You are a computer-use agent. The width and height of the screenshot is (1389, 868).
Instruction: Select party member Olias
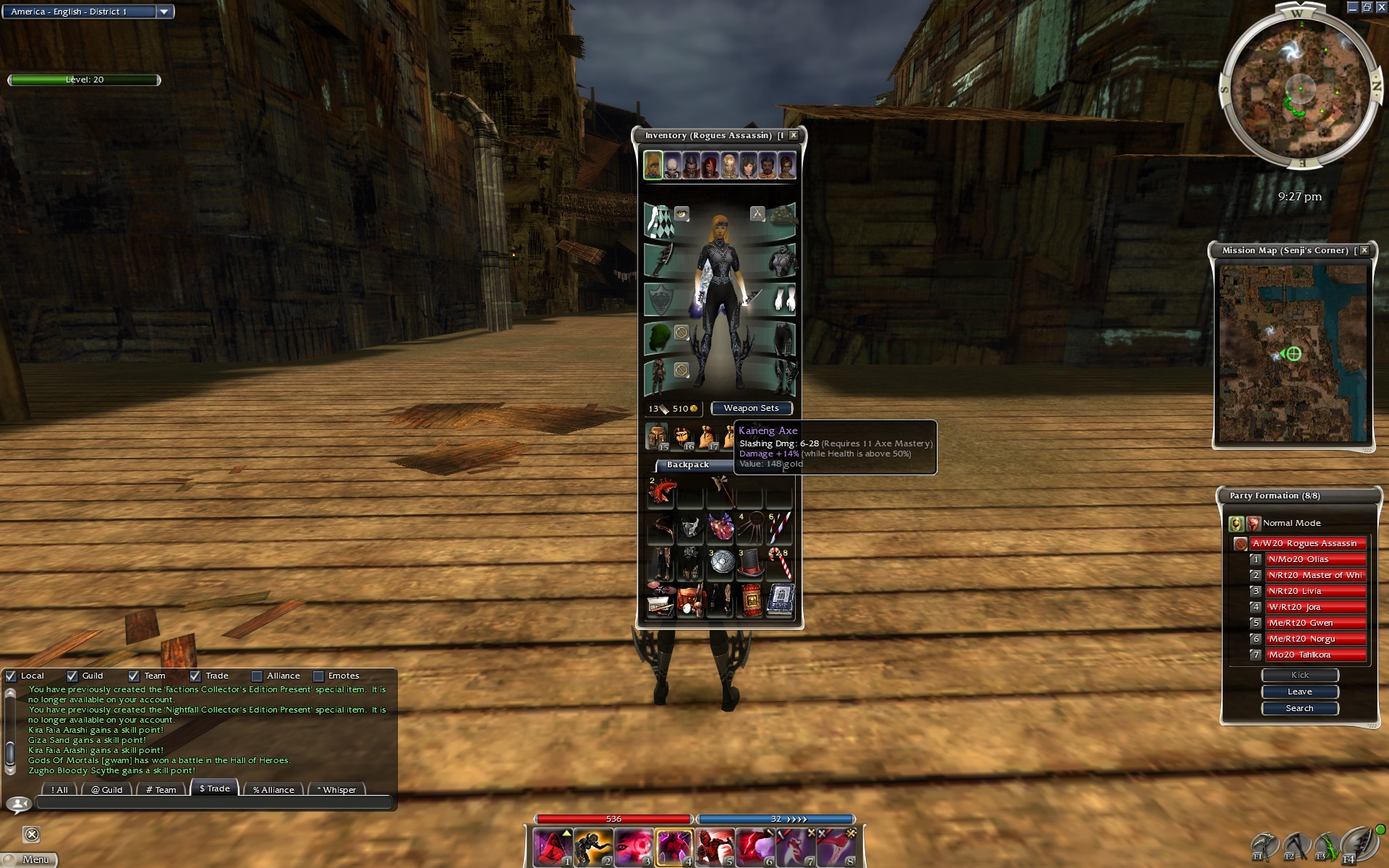tap(1314, 559)
